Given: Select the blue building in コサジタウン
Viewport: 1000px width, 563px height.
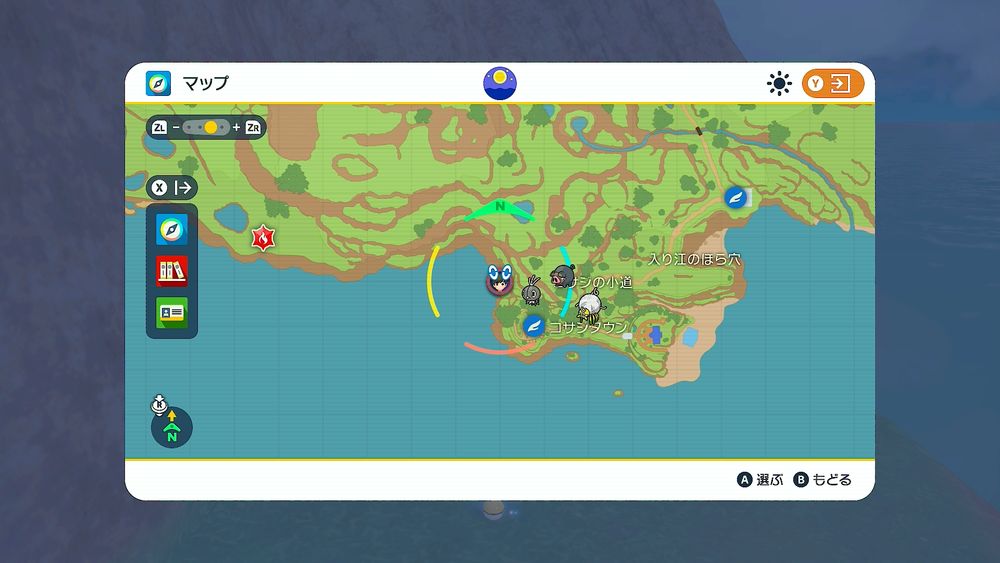Looking at the screenshot, I should click(656, 333).
